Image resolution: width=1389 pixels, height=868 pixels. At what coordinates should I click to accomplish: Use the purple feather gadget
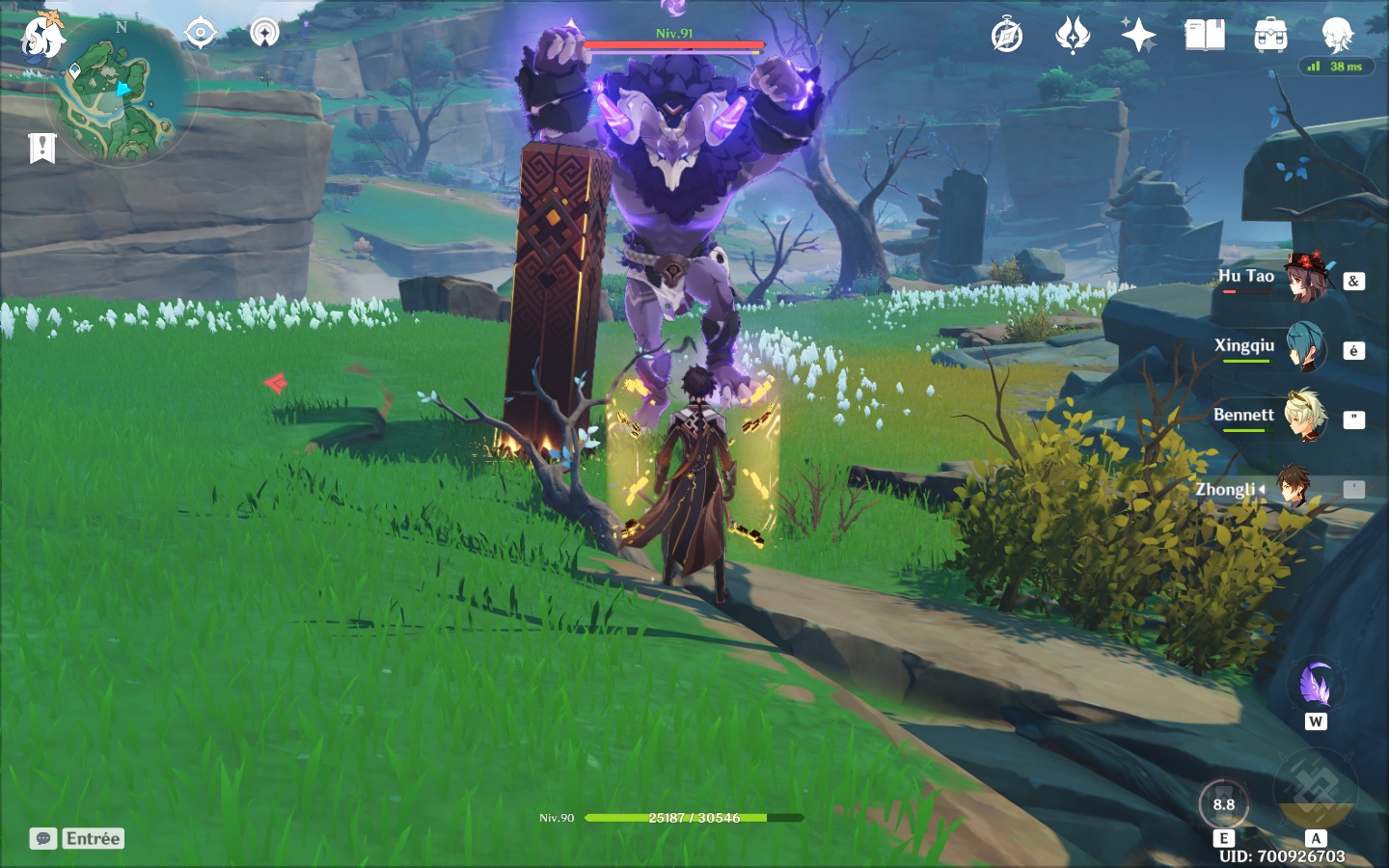(x=1316, y=686)
